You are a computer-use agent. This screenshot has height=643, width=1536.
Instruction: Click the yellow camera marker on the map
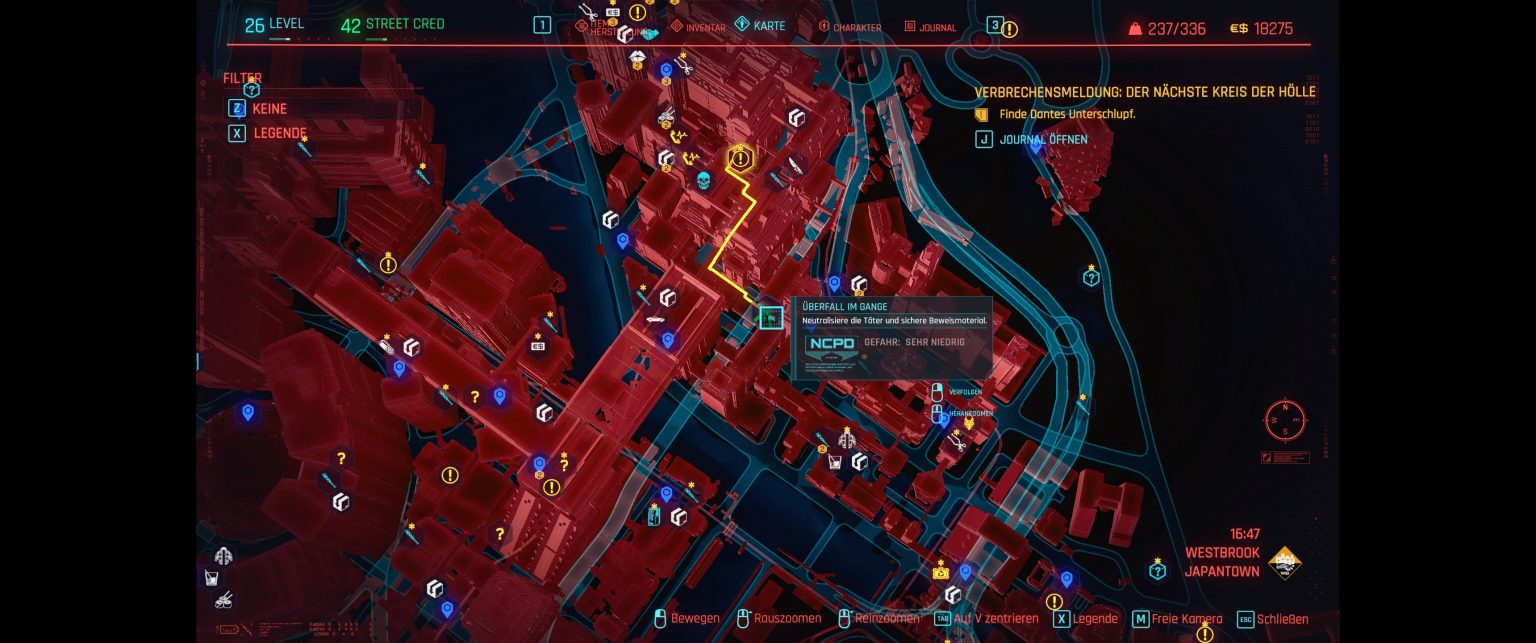pos(940,572)
